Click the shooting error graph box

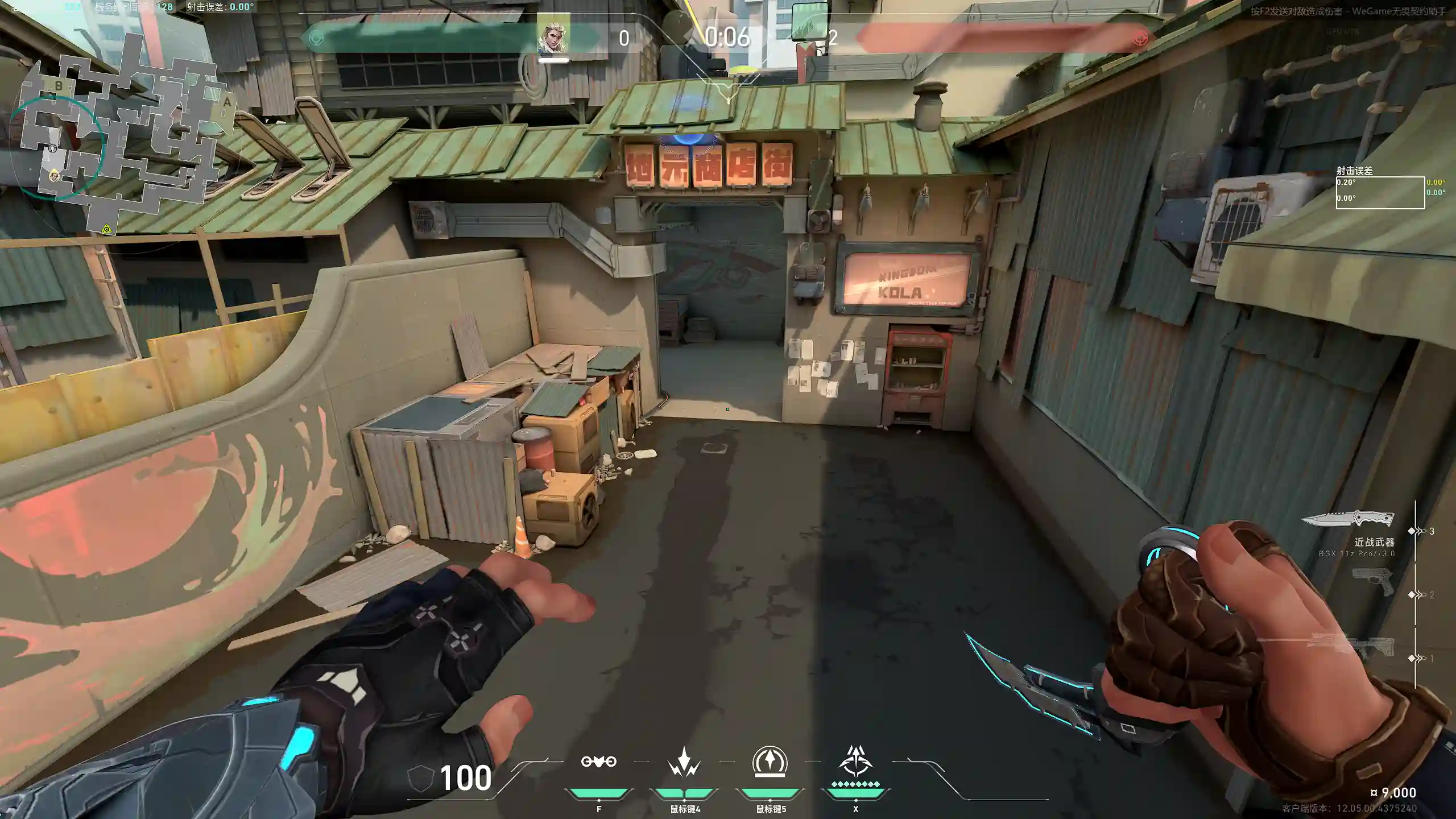click(1380, 192)
